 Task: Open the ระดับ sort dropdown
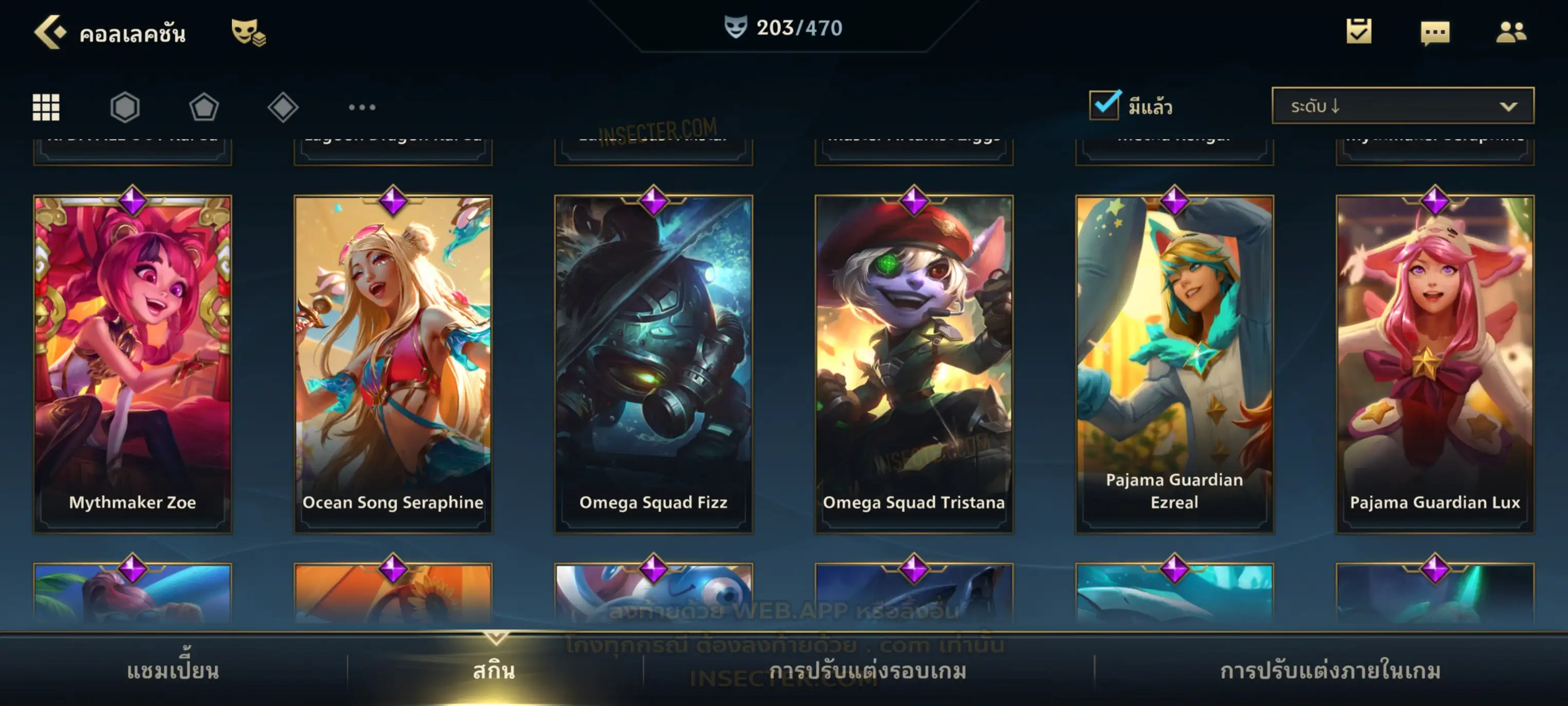coord(1402,106)
